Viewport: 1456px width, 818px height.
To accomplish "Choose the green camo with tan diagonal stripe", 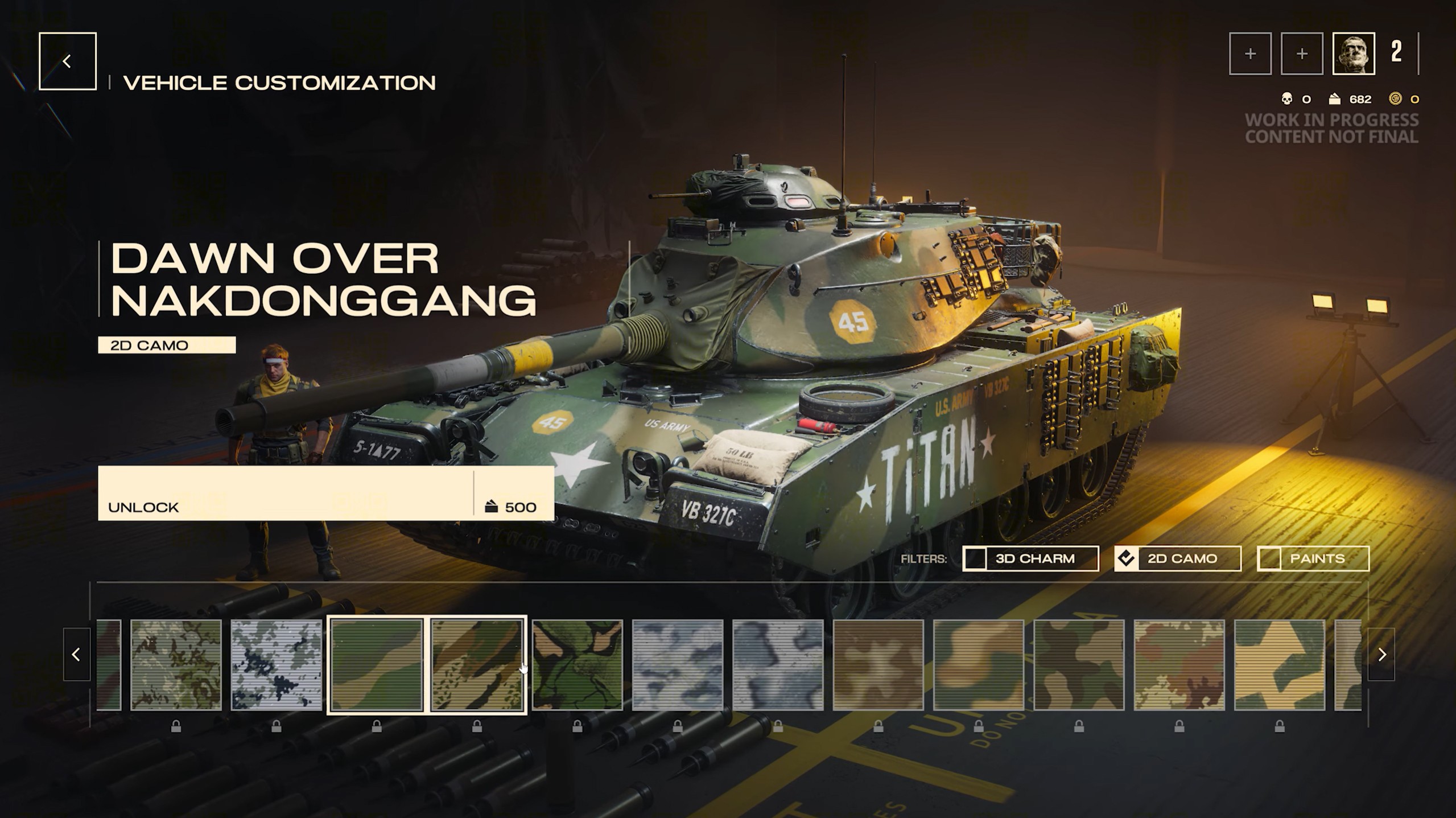I will pos(377,665).
